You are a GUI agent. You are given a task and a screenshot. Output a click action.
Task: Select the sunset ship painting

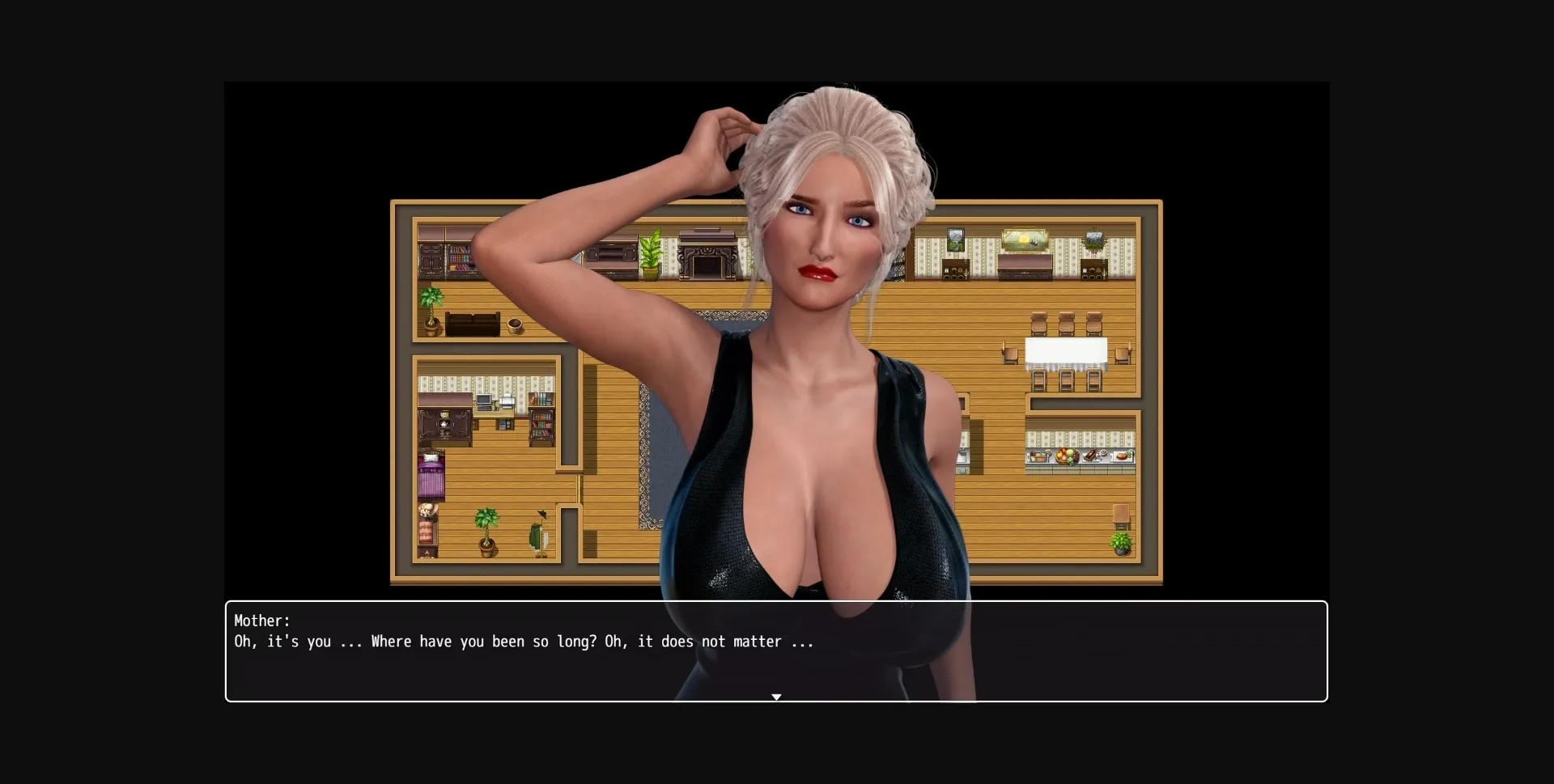coord(1025,239)
